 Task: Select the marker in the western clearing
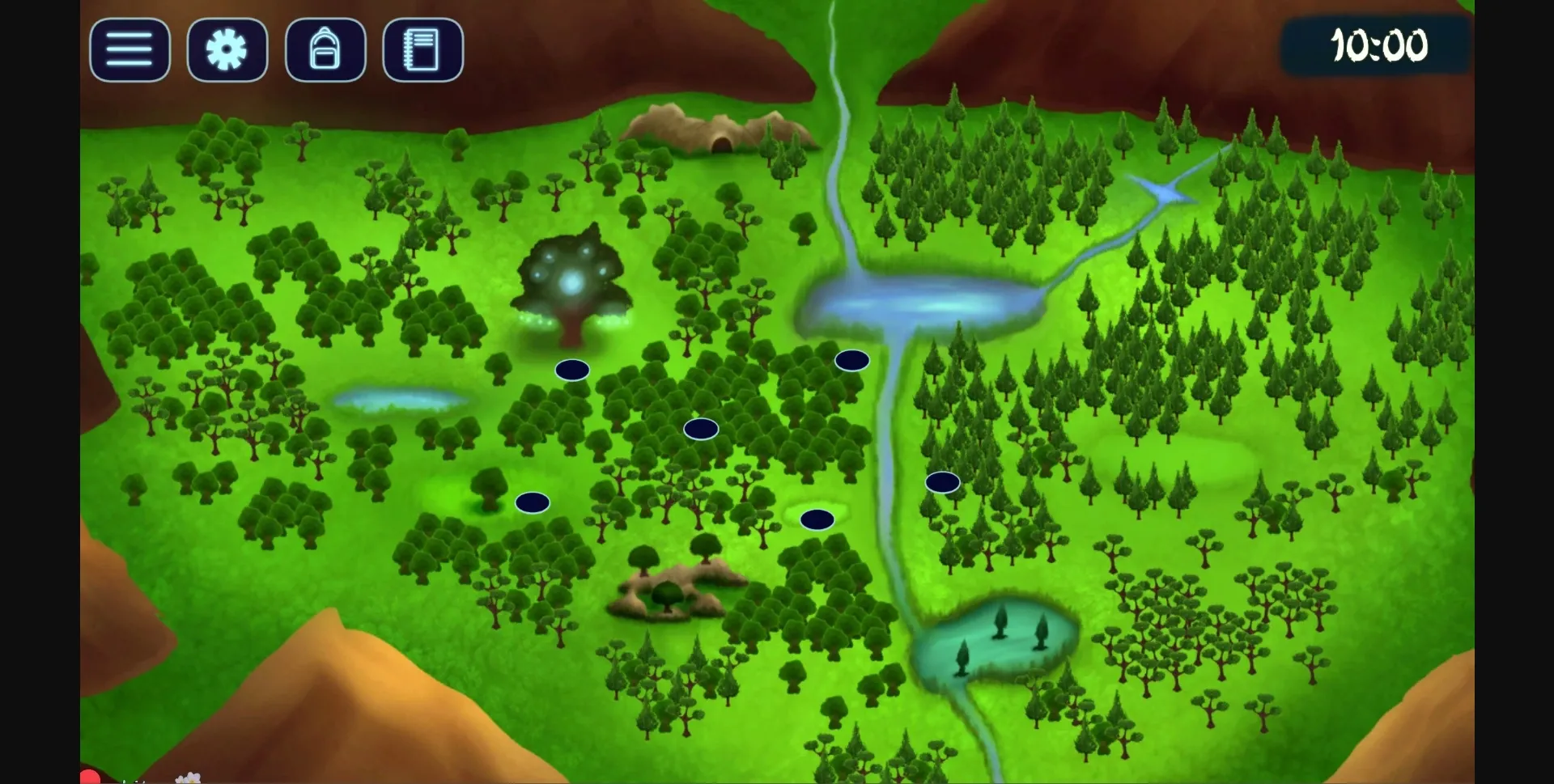click(x=532, y=502)
